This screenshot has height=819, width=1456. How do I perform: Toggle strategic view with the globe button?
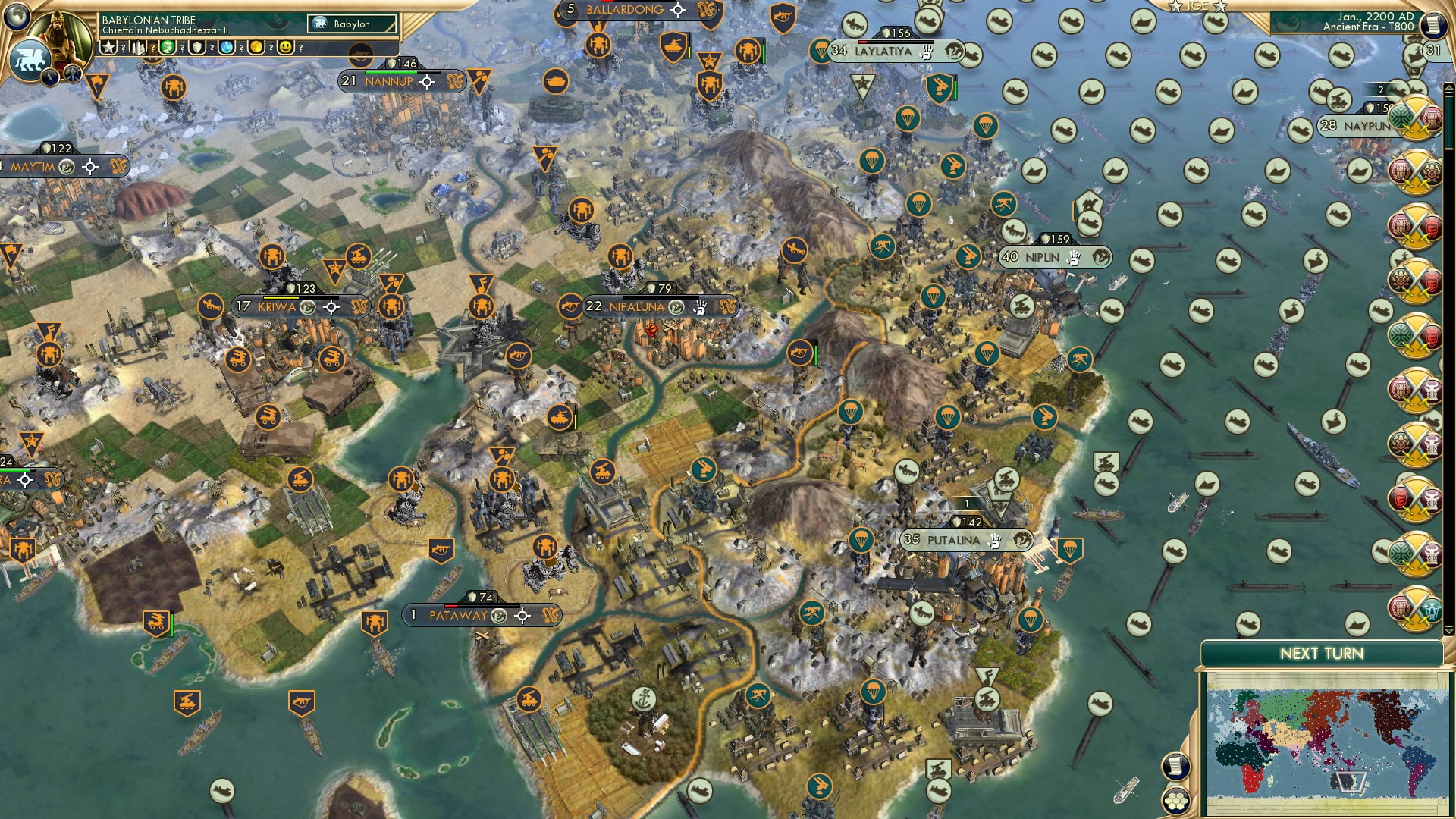pos(19,17)
